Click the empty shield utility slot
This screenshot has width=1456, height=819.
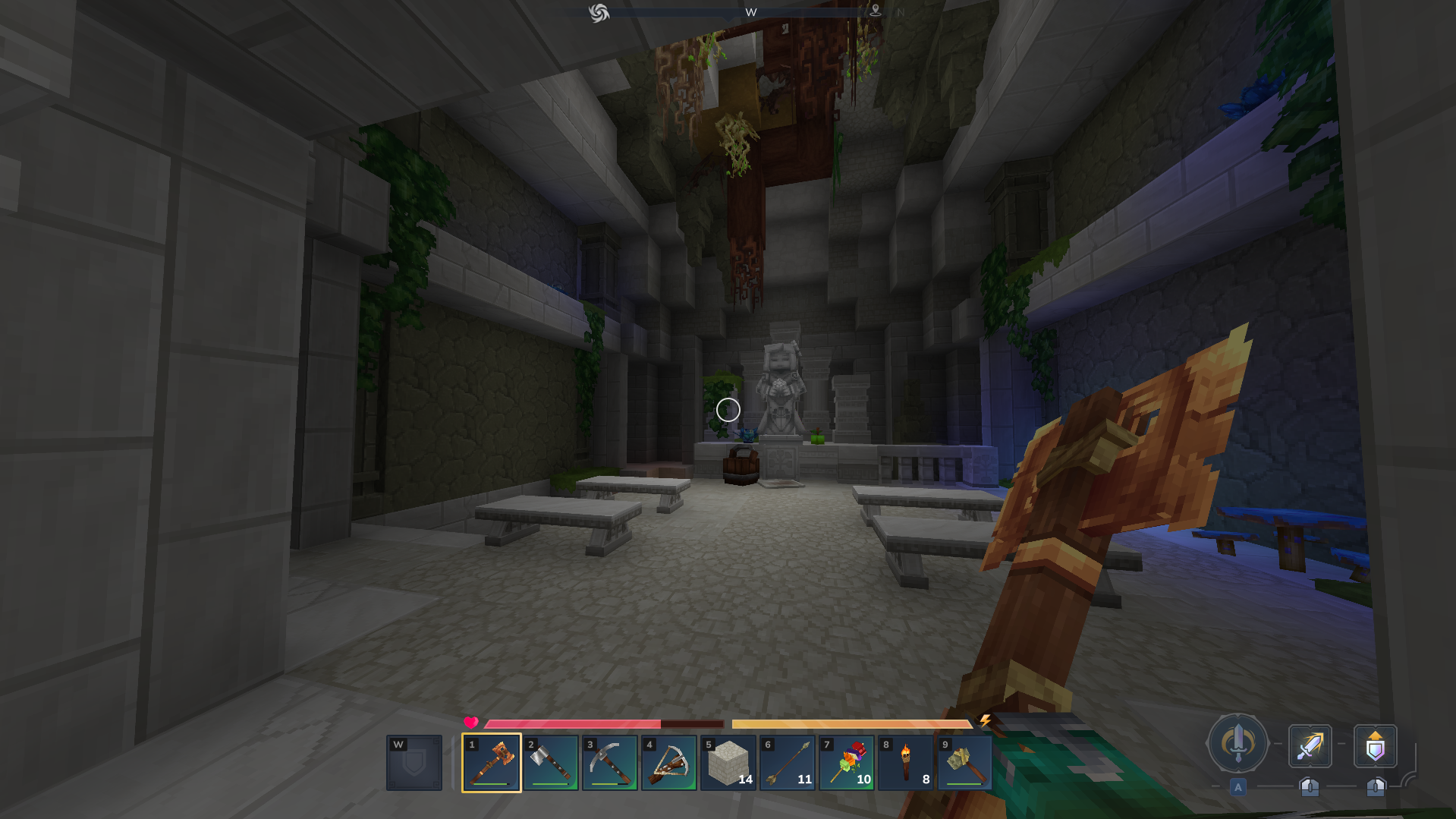tap(414, 763)
